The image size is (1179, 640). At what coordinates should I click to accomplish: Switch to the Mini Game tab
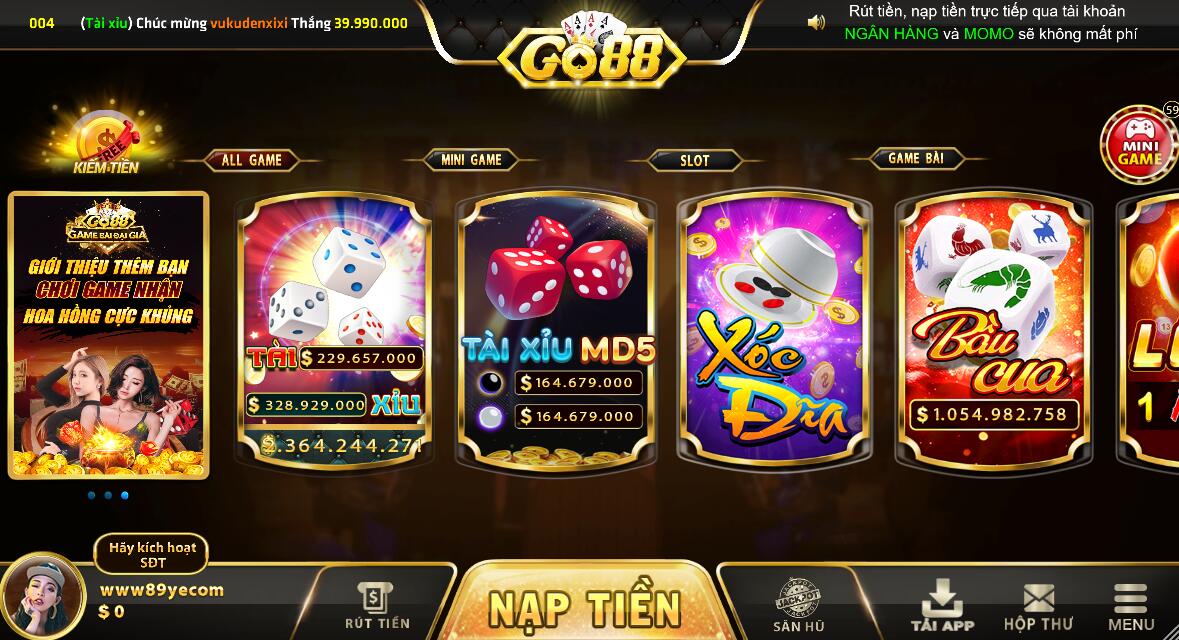(472, 159)
